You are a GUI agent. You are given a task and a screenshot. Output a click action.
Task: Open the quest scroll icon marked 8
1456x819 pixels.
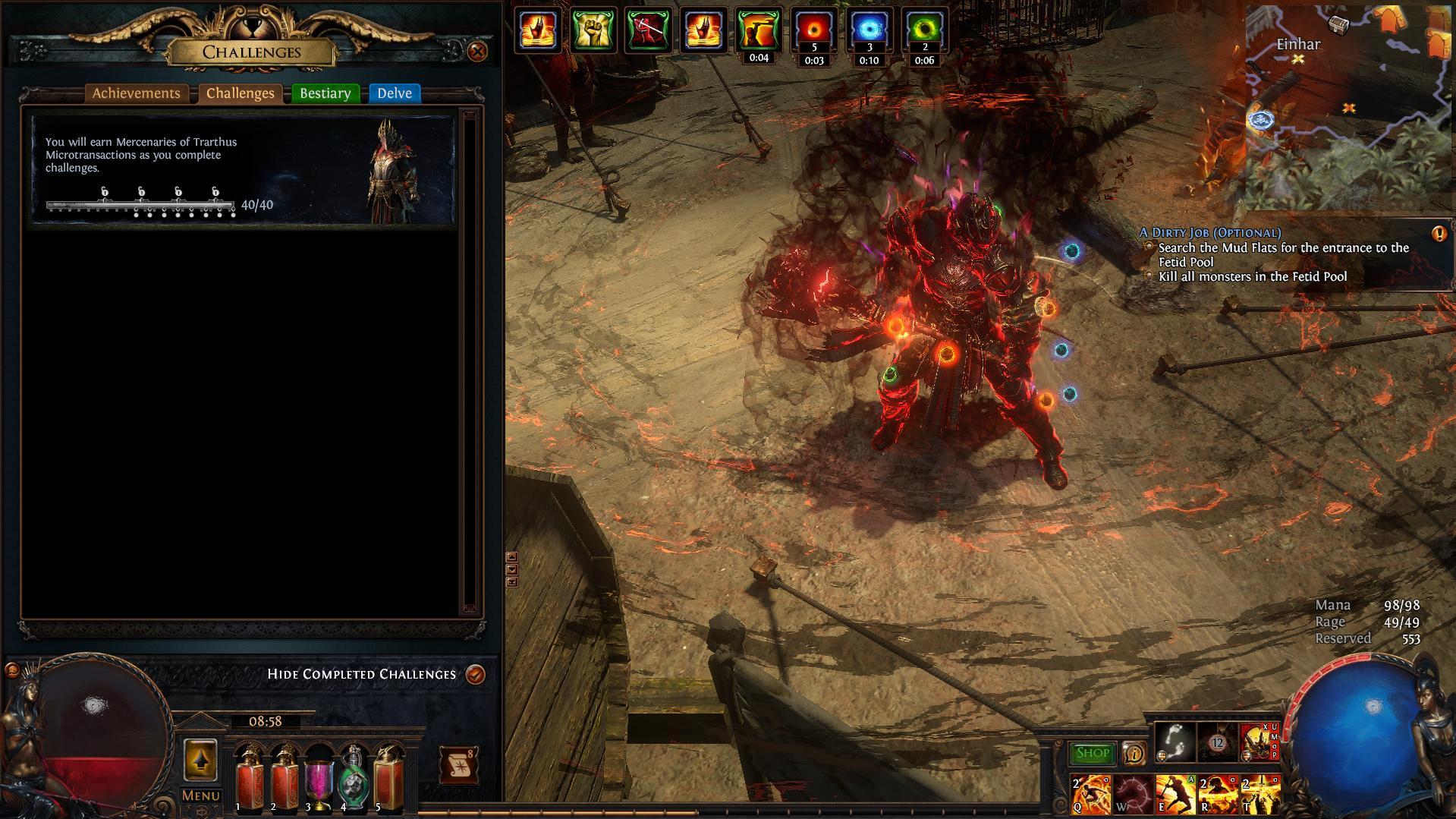458,766
